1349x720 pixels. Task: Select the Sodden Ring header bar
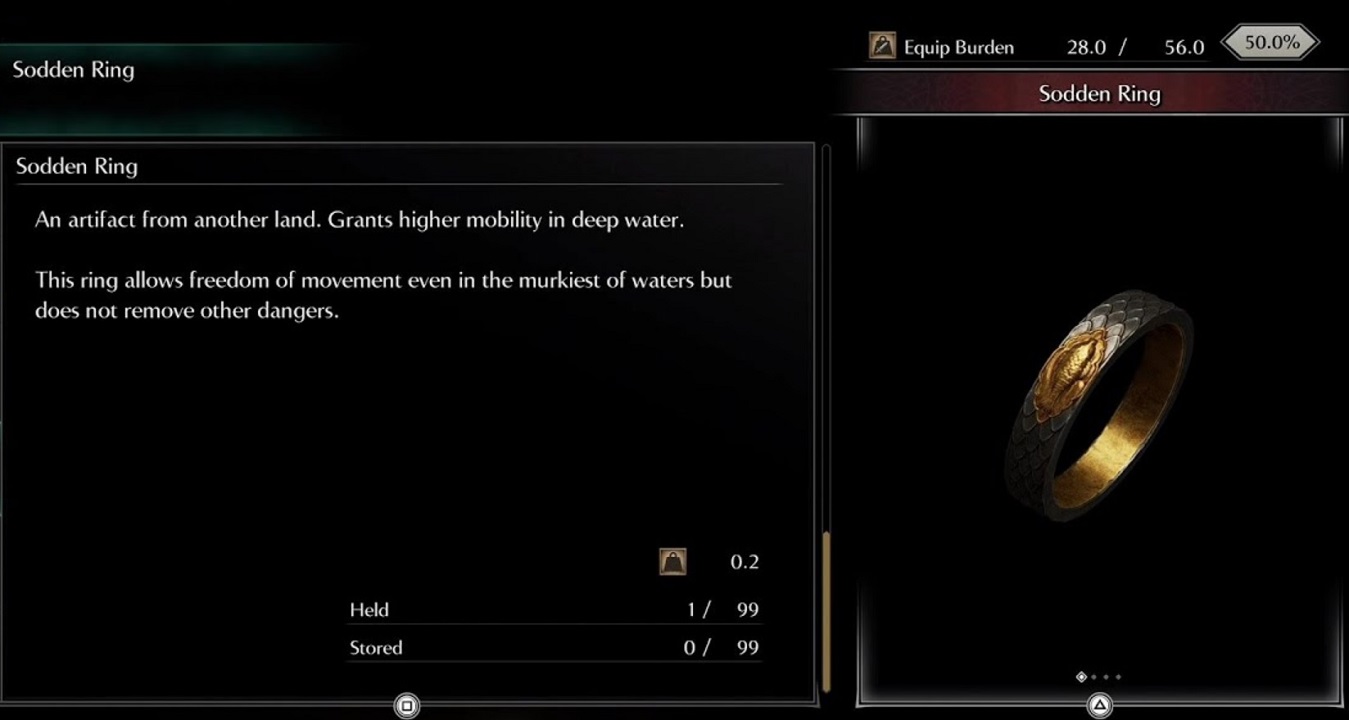coord(1100,93)
